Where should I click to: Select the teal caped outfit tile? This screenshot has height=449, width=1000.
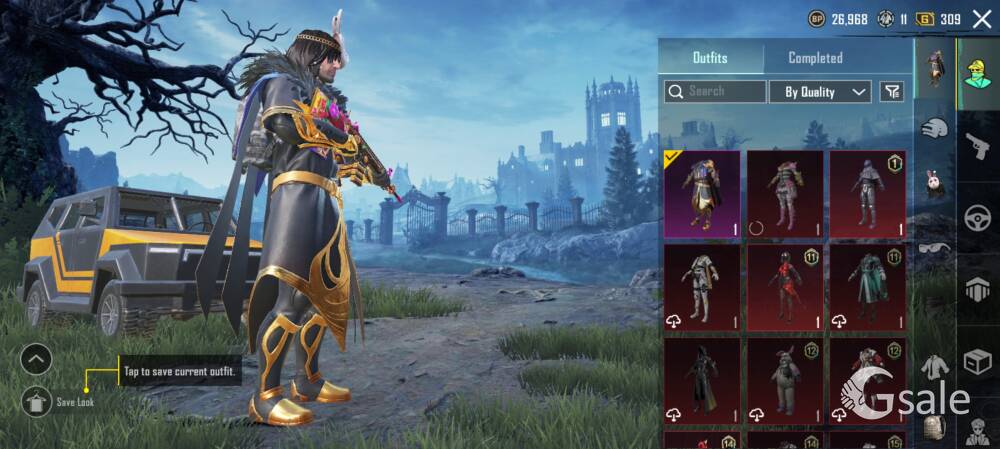point(867,287)
